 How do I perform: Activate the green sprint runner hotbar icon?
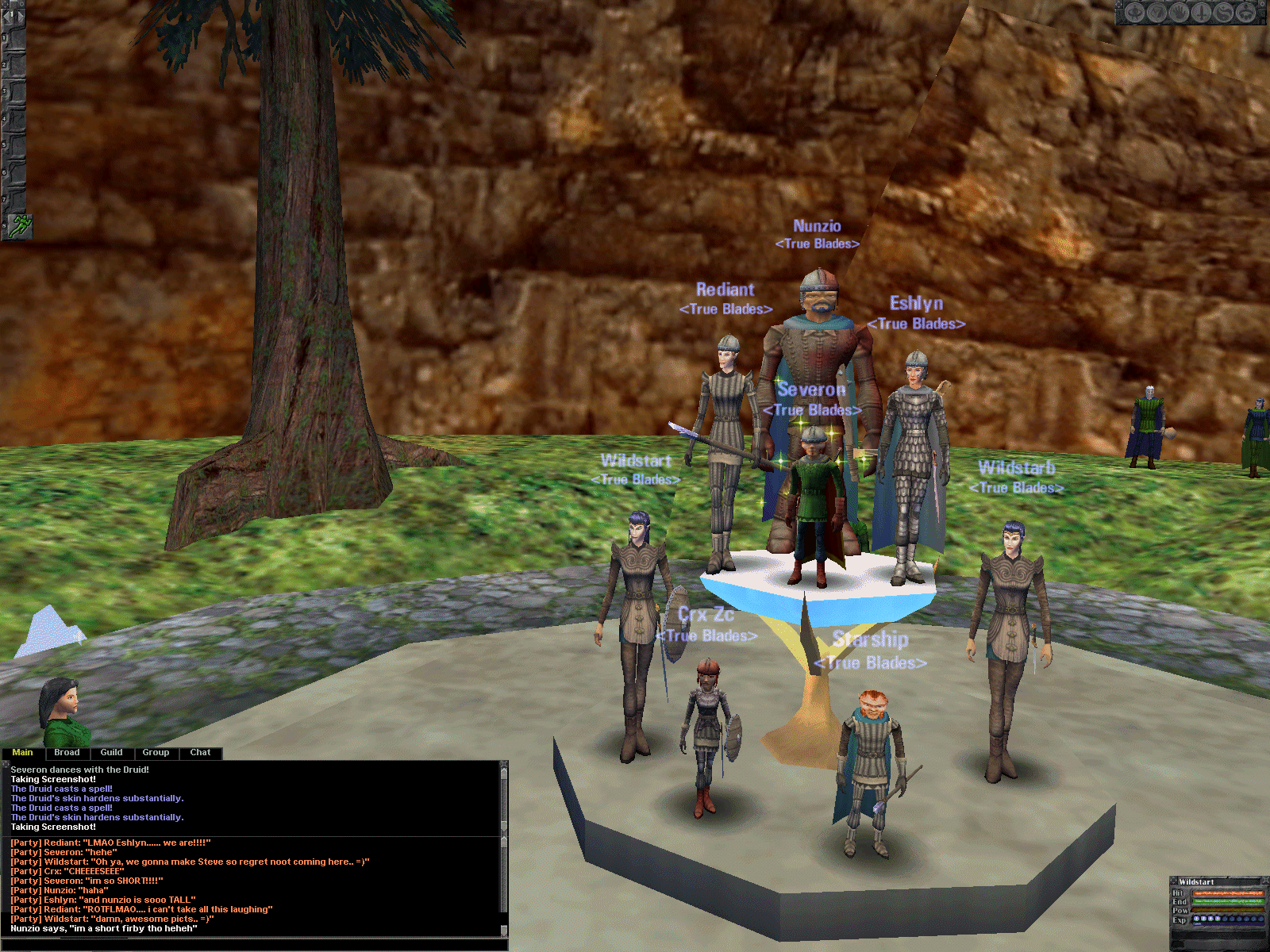pyautogui.click(x=21, y=225)
